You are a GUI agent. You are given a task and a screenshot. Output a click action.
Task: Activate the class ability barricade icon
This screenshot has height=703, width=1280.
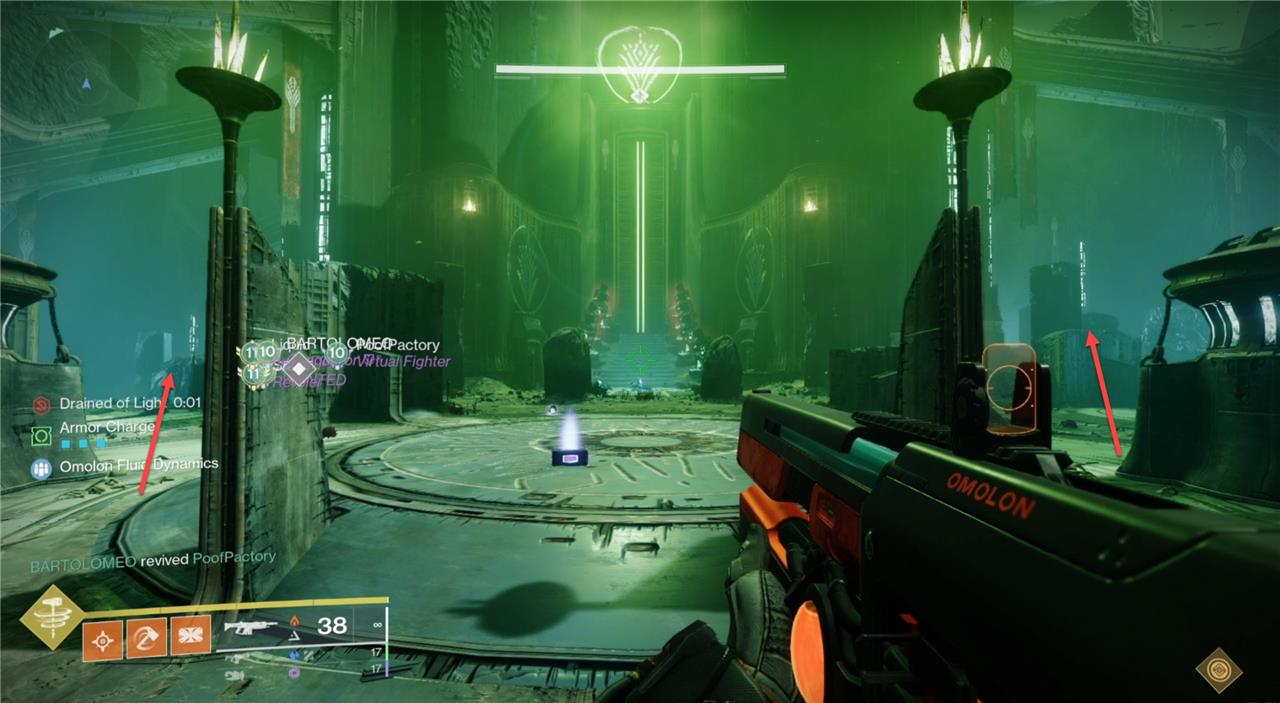[190, 636]
